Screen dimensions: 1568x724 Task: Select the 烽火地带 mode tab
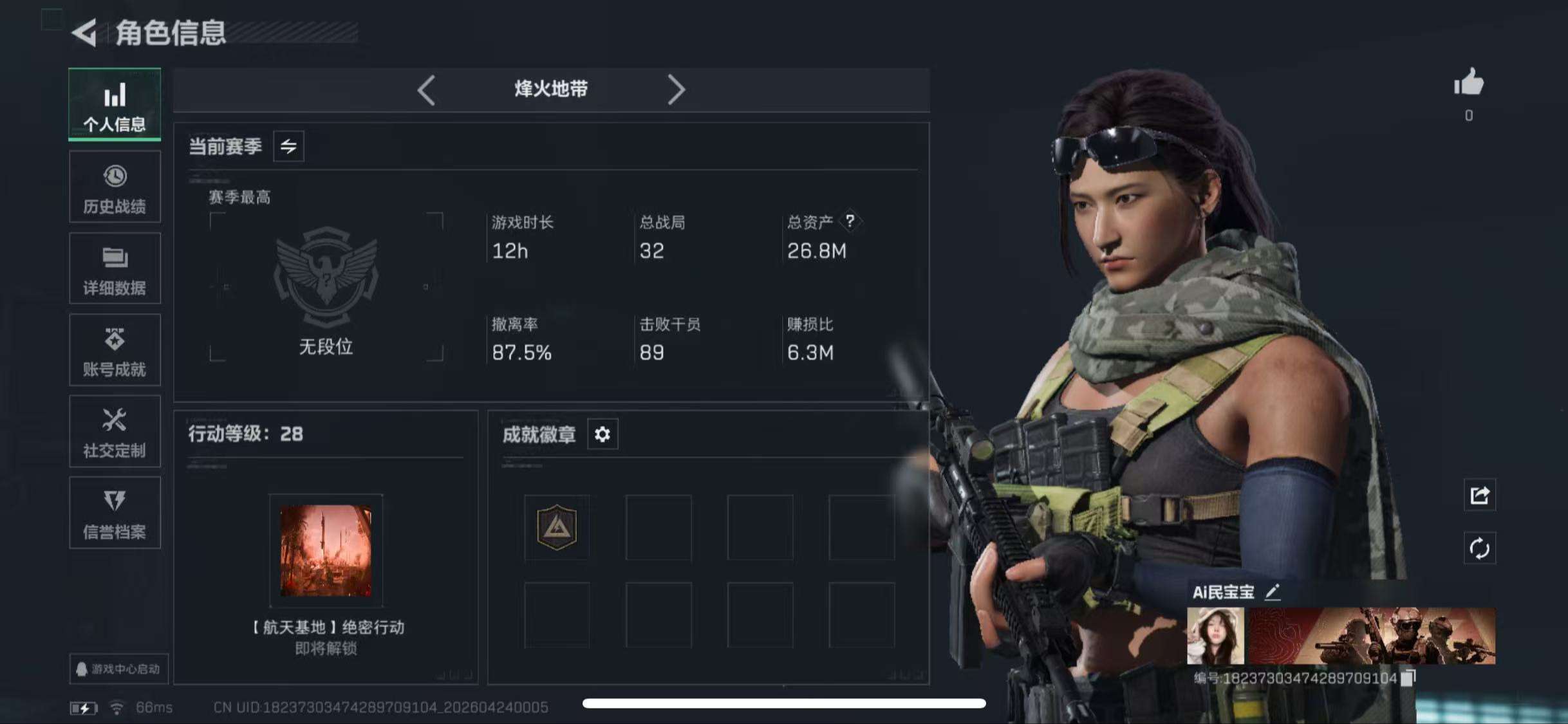(551, 89)
